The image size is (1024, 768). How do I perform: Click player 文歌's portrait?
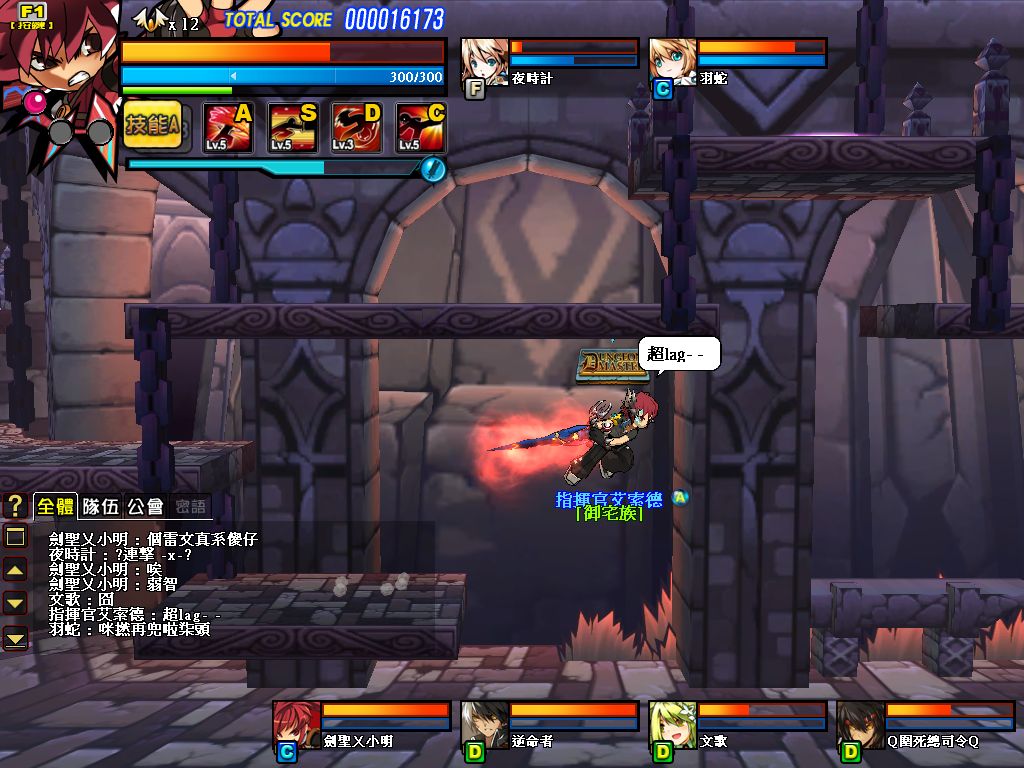672,725
